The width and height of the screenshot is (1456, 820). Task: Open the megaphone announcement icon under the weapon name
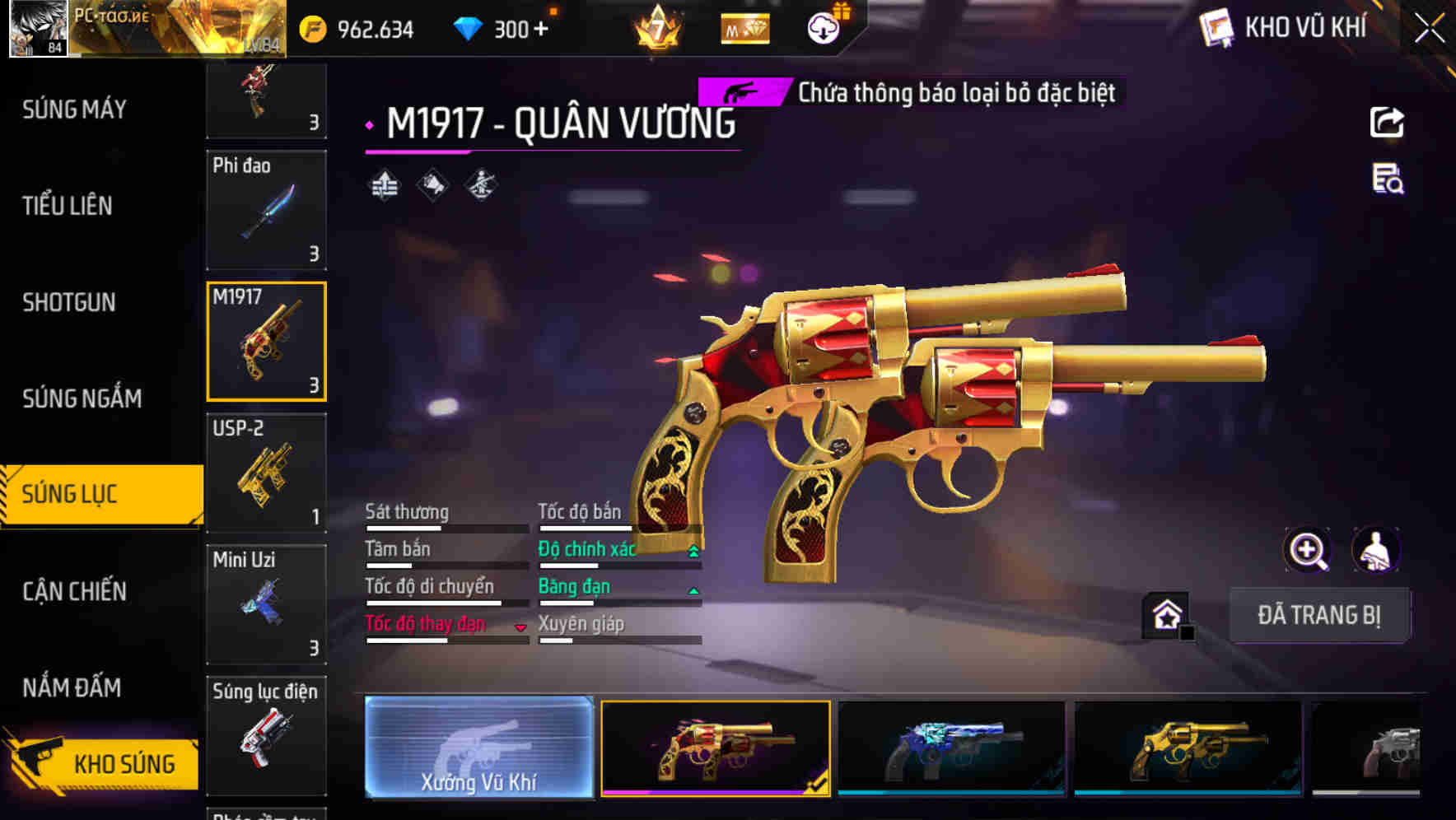432,185
